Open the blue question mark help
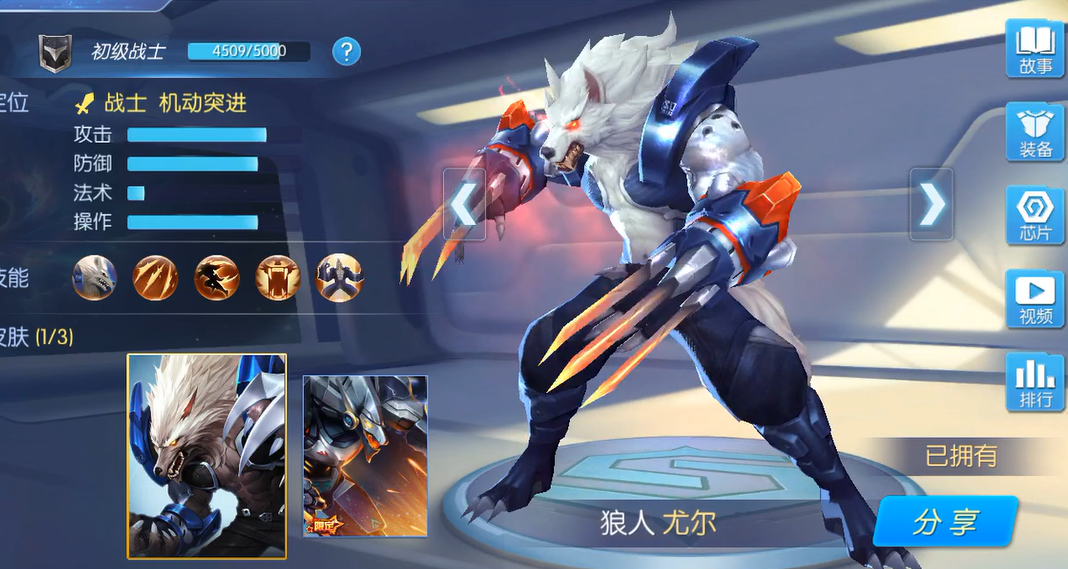This screenshot has height=569, width=1068. click(x=346, y=51)
